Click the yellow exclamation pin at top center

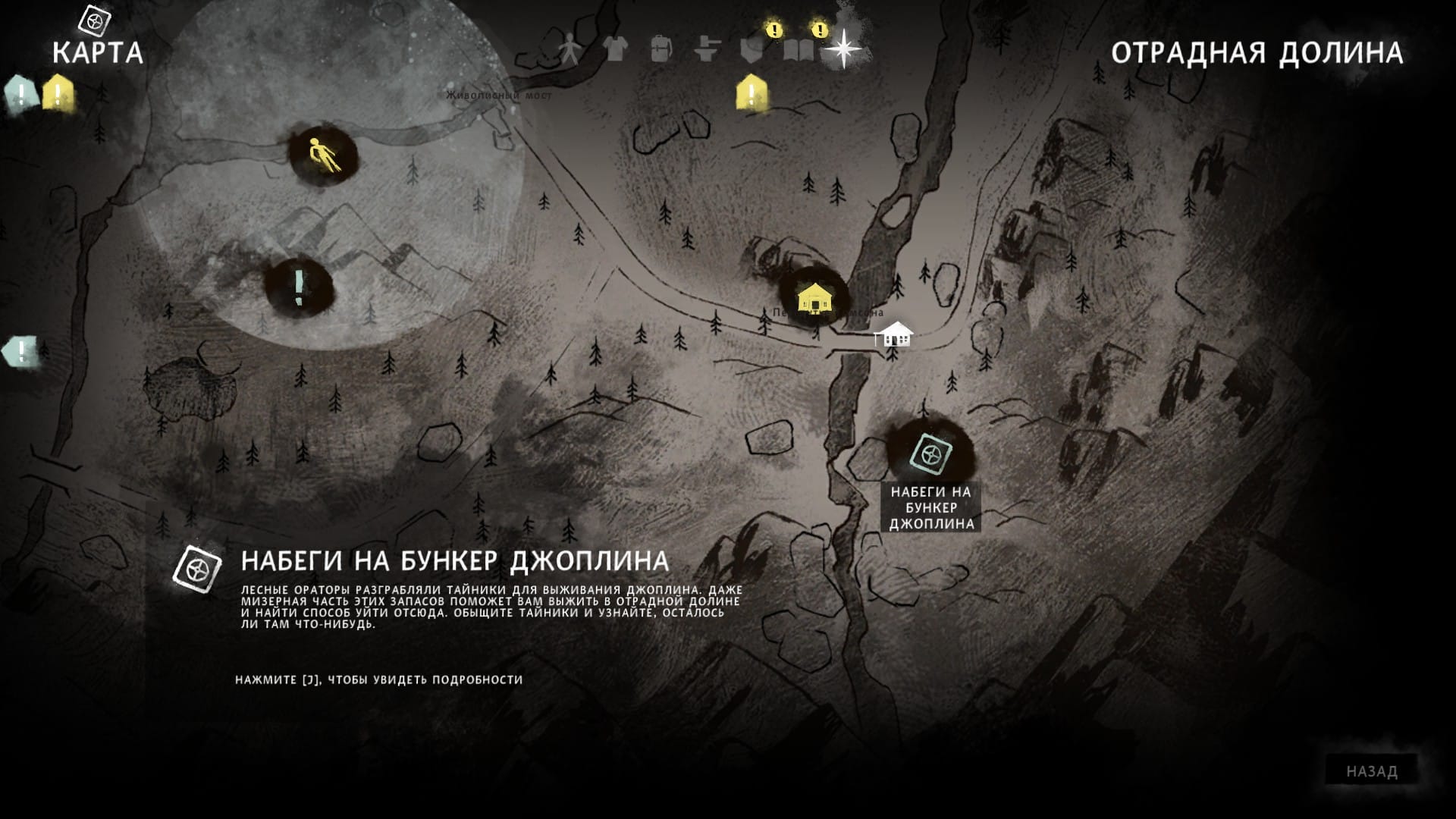(751, 93)
